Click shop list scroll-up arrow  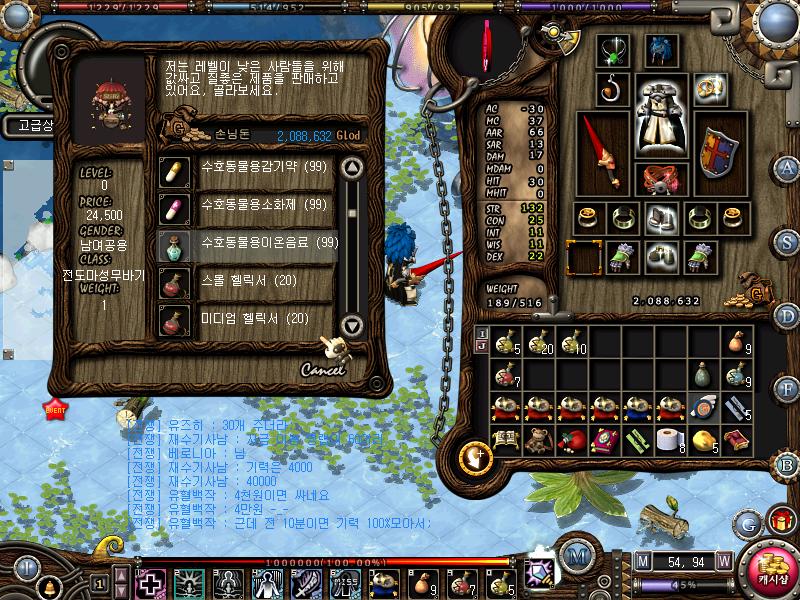click(x=351, y=166)
